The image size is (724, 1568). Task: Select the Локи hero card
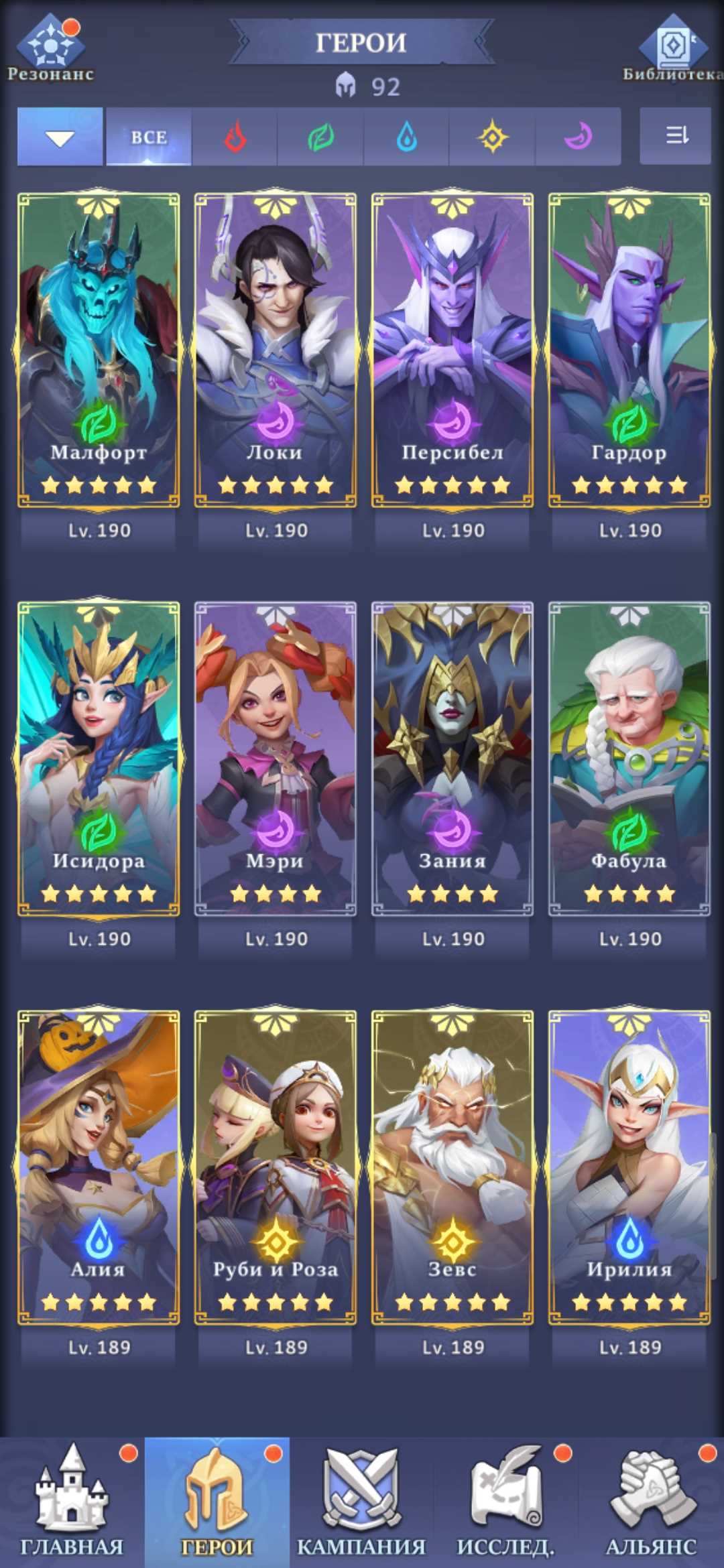[276, 350]
